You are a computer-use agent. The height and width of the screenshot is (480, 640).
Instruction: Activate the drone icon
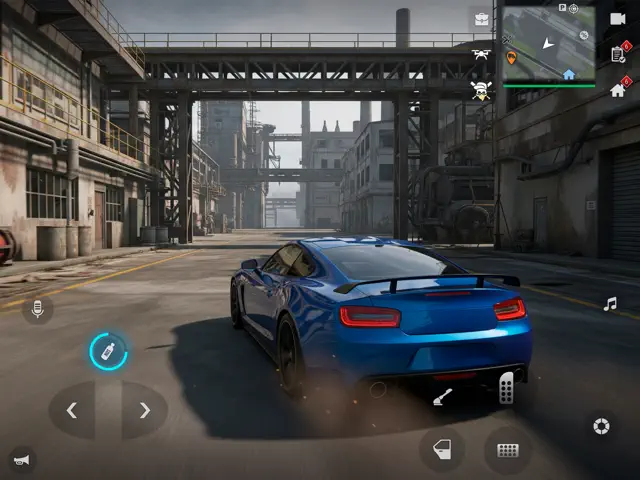(482, 55)
